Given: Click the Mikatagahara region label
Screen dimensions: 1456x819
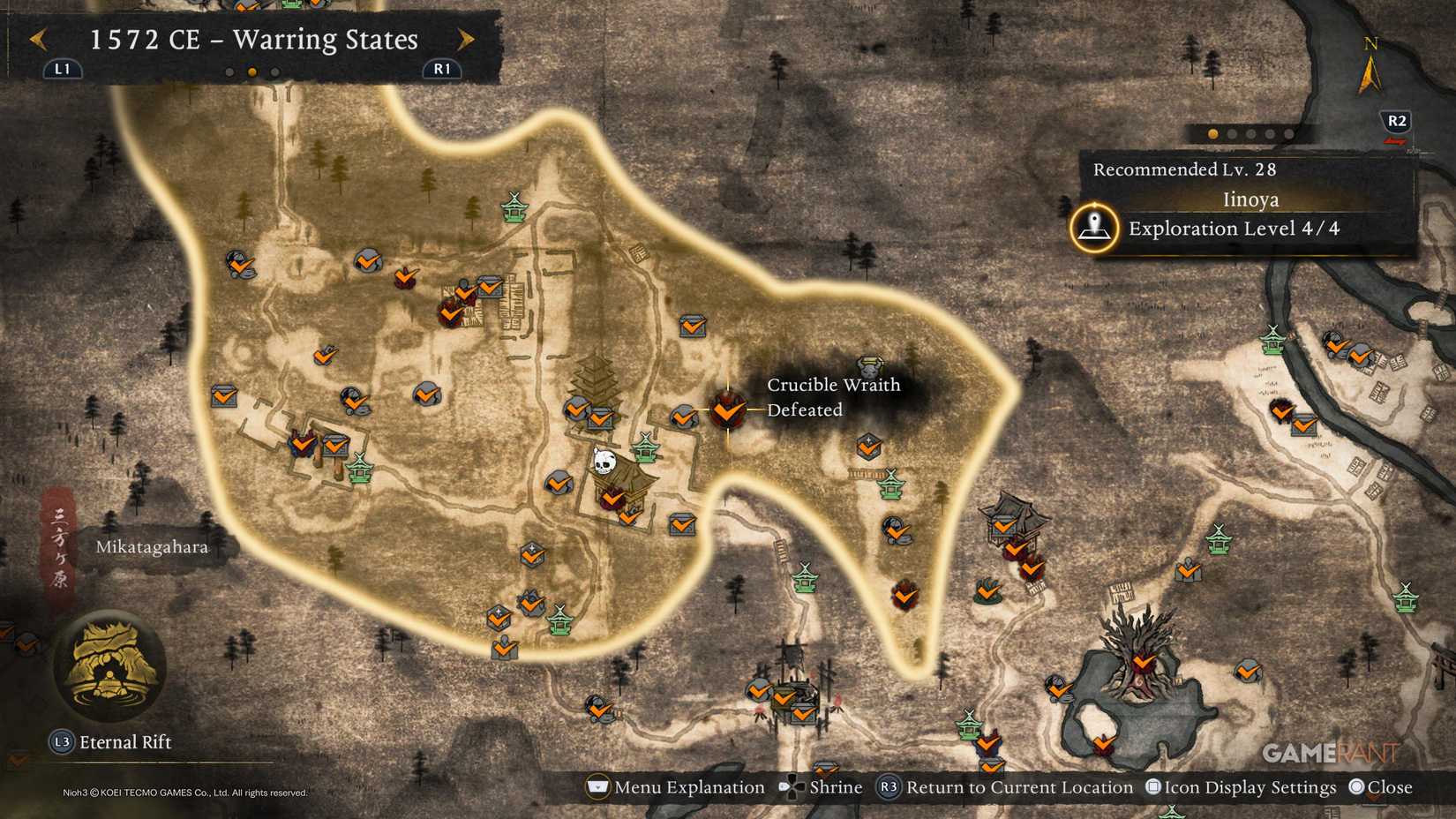Looking at the screenshot, I should point(153,546).
